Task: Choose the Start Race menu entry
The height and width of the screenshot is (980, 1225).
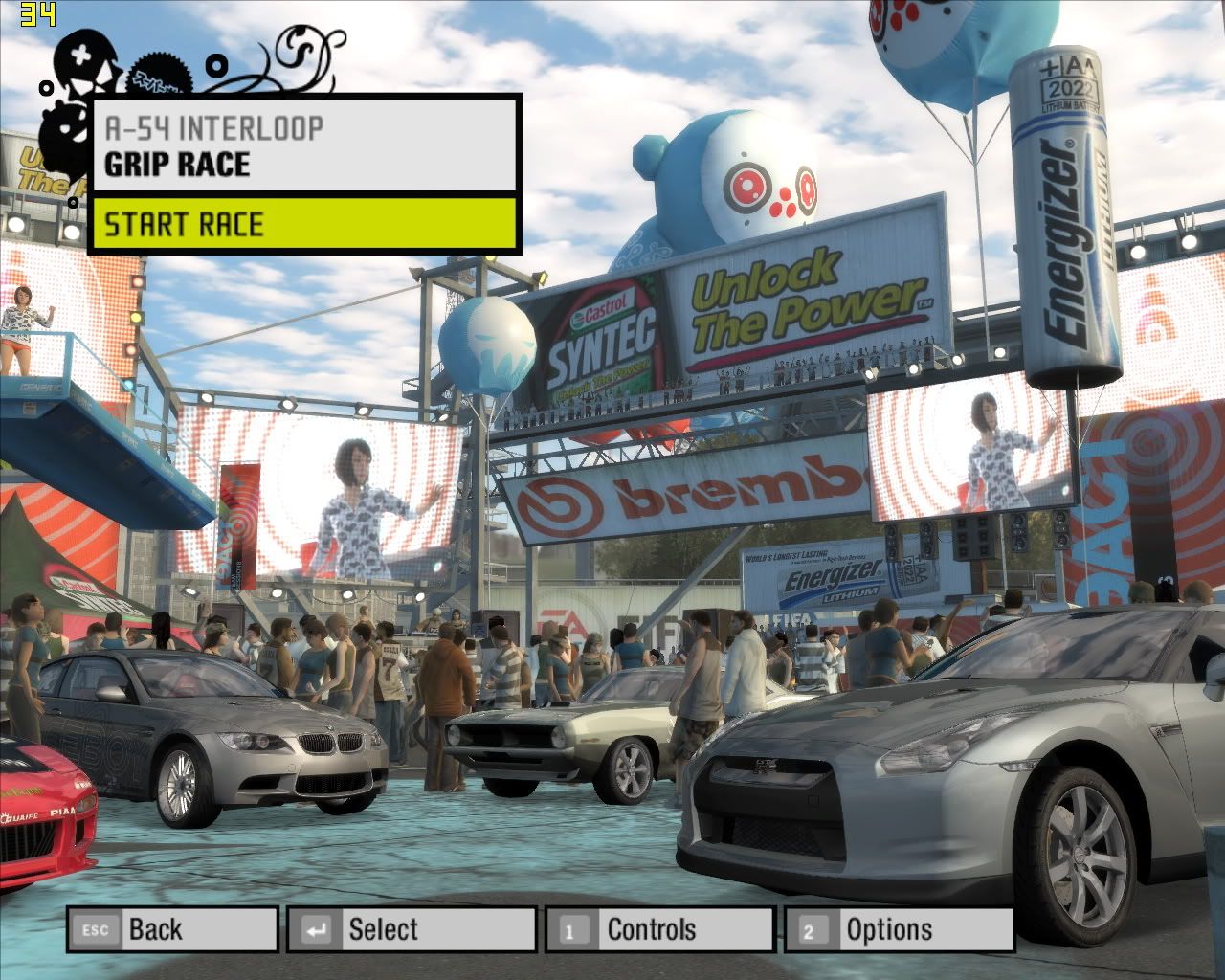Action: 304,224
